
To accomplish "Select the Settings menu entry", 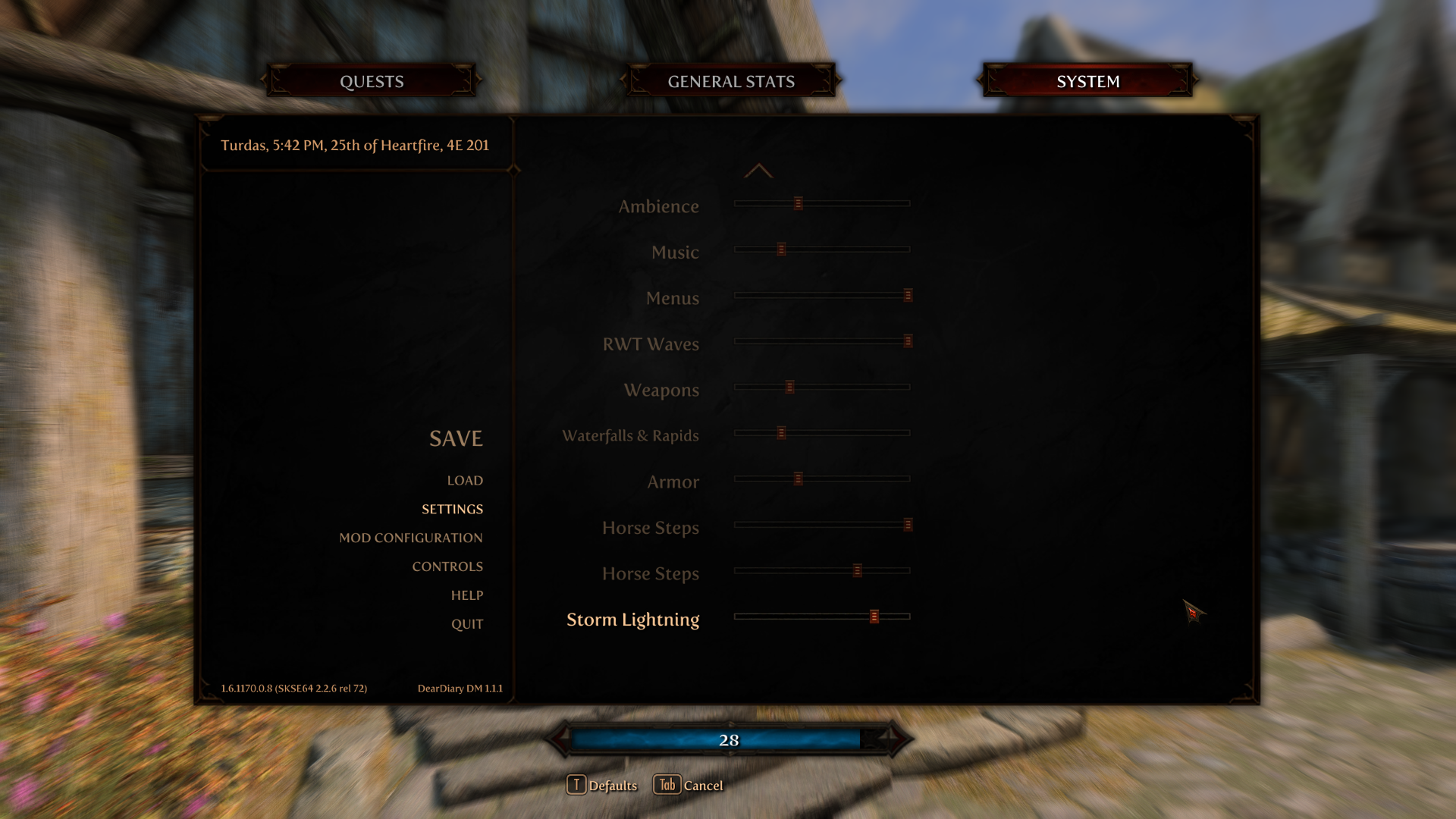I will pos(452,509).
